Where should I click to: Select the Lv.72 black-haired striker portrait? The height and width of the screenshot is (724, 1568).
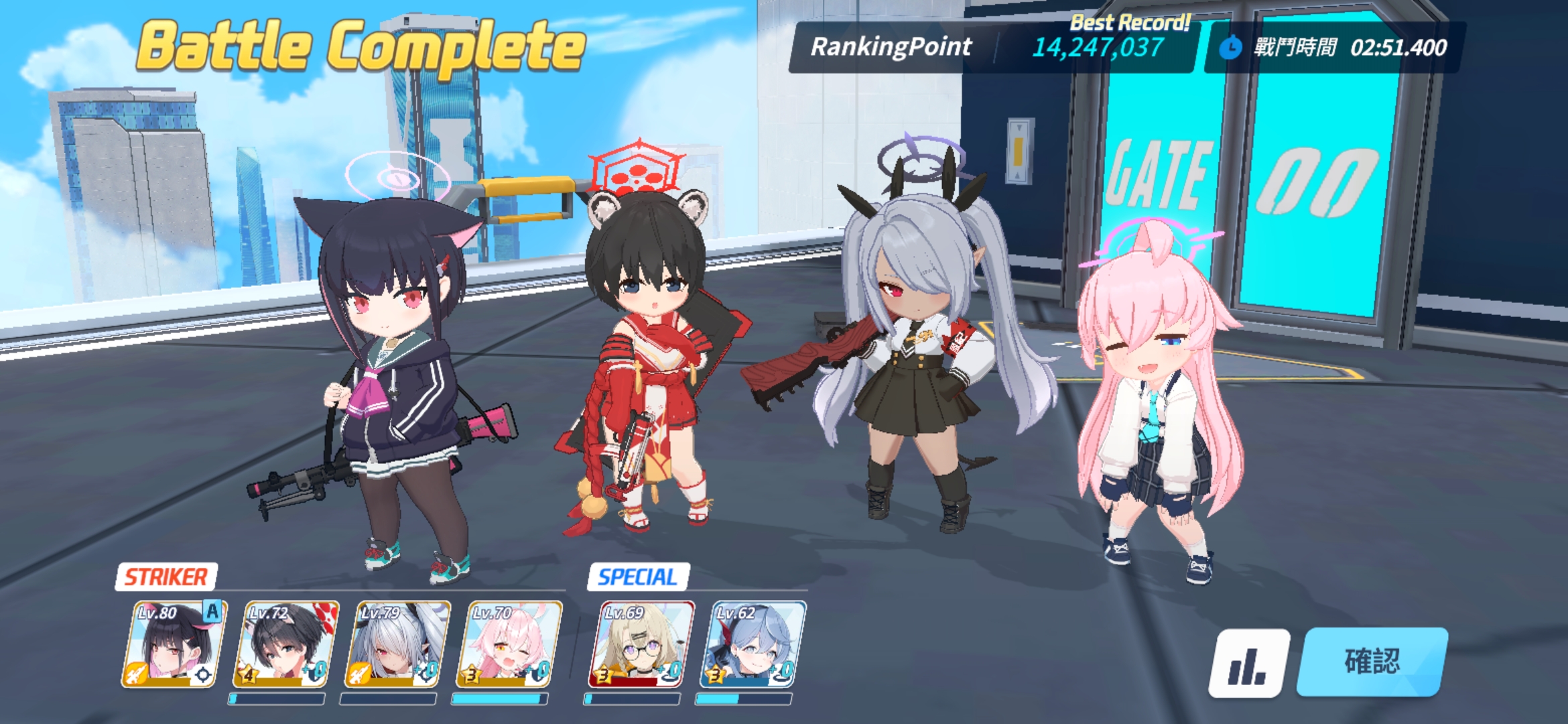[284, 644]
